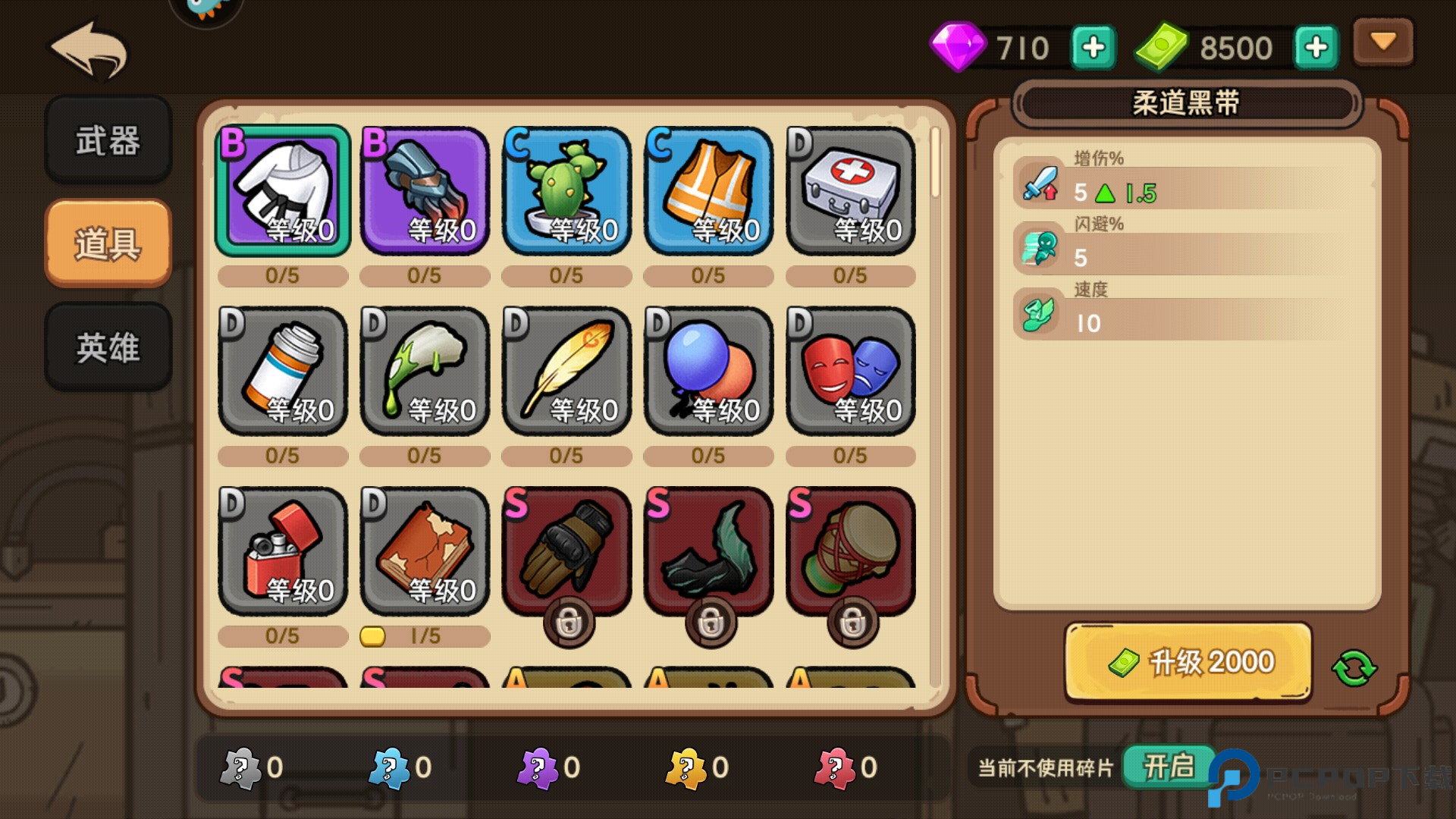1456x819 pixels.
Task: Add more cash with the plus button
Action: coord(1316,47)
